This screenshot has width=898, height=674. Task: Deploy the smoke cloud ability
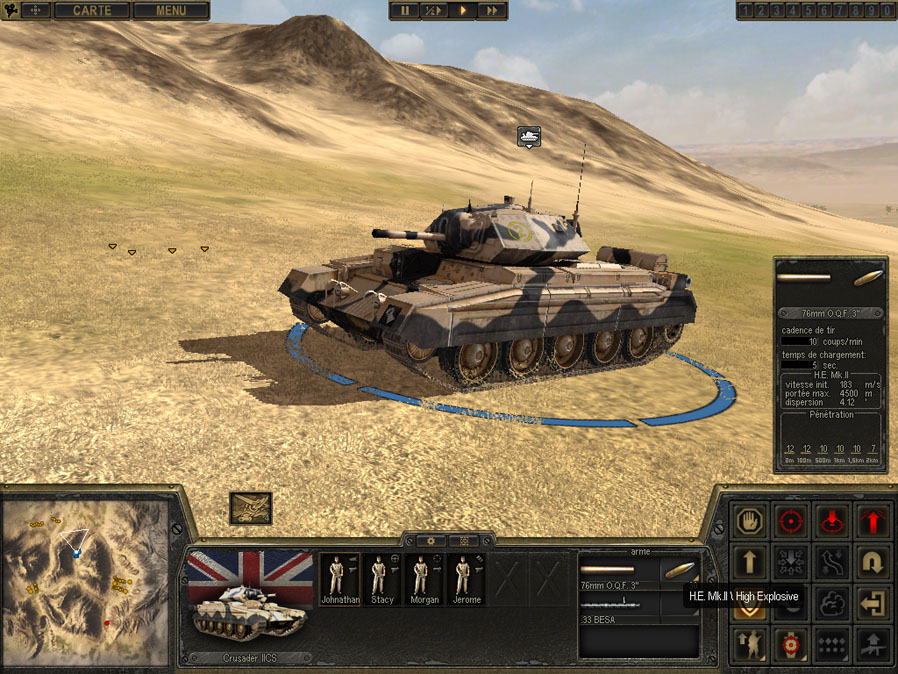pyautogui.click(x=834, y=604)
